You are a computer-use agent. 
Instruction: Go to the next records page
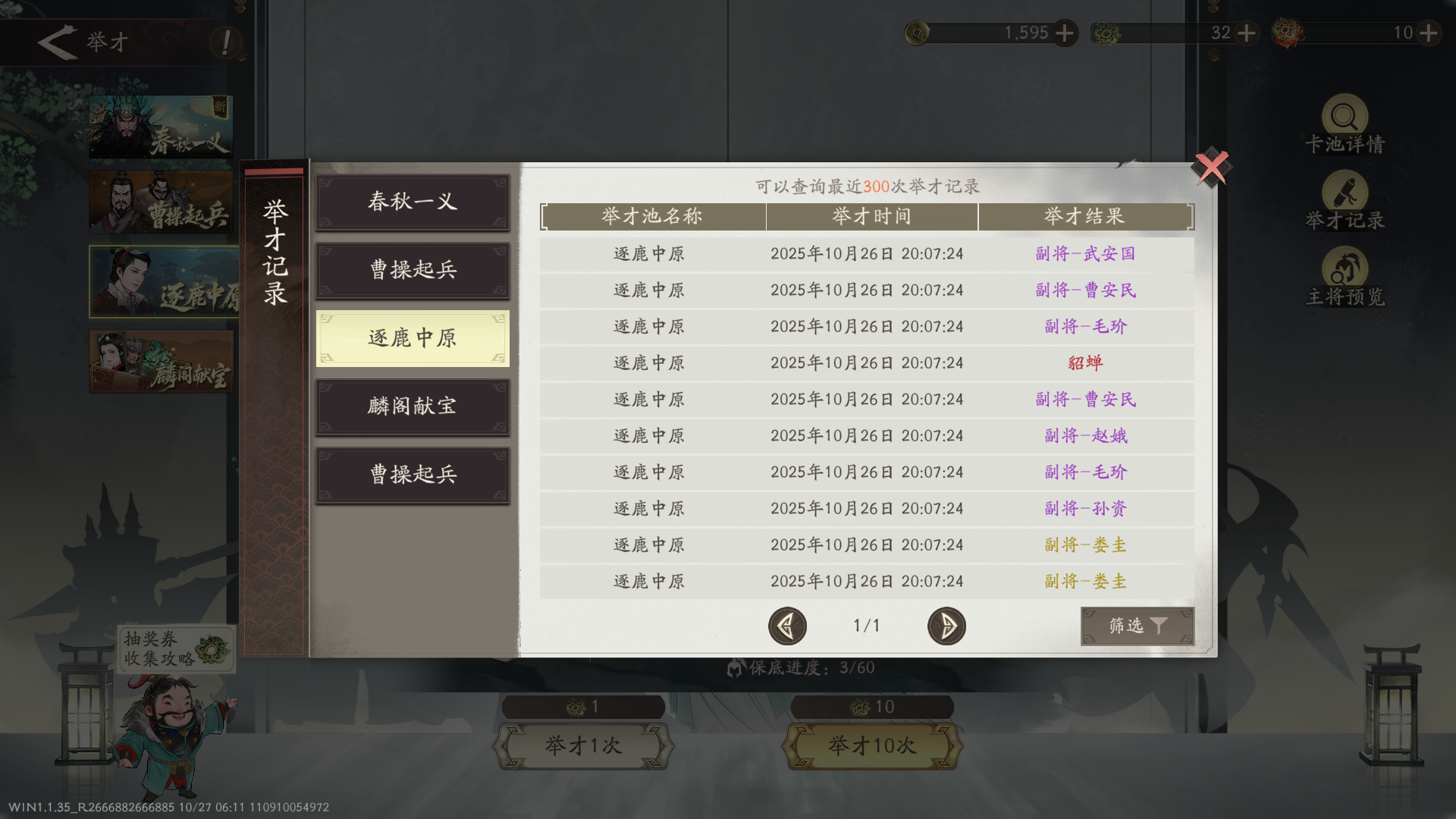click(x=946, y=626)
